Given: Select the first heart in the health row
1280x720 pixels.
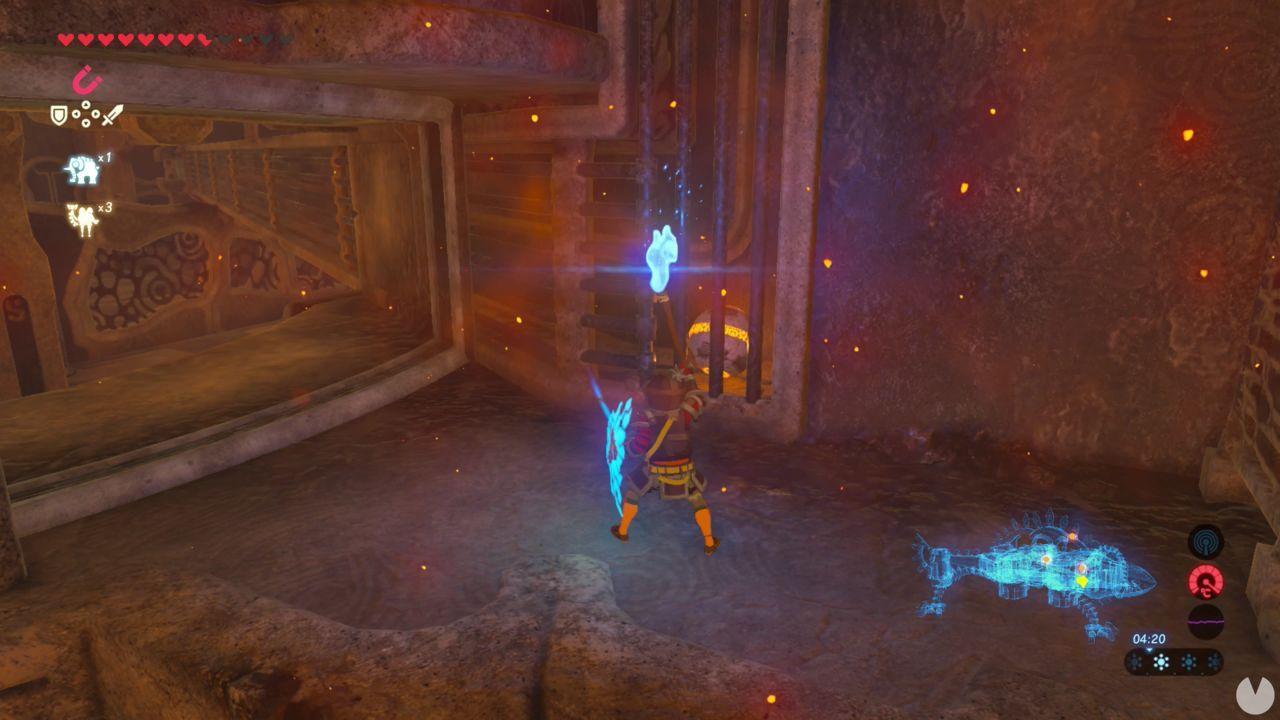Looking at the screenshot, I should point(64,40).
